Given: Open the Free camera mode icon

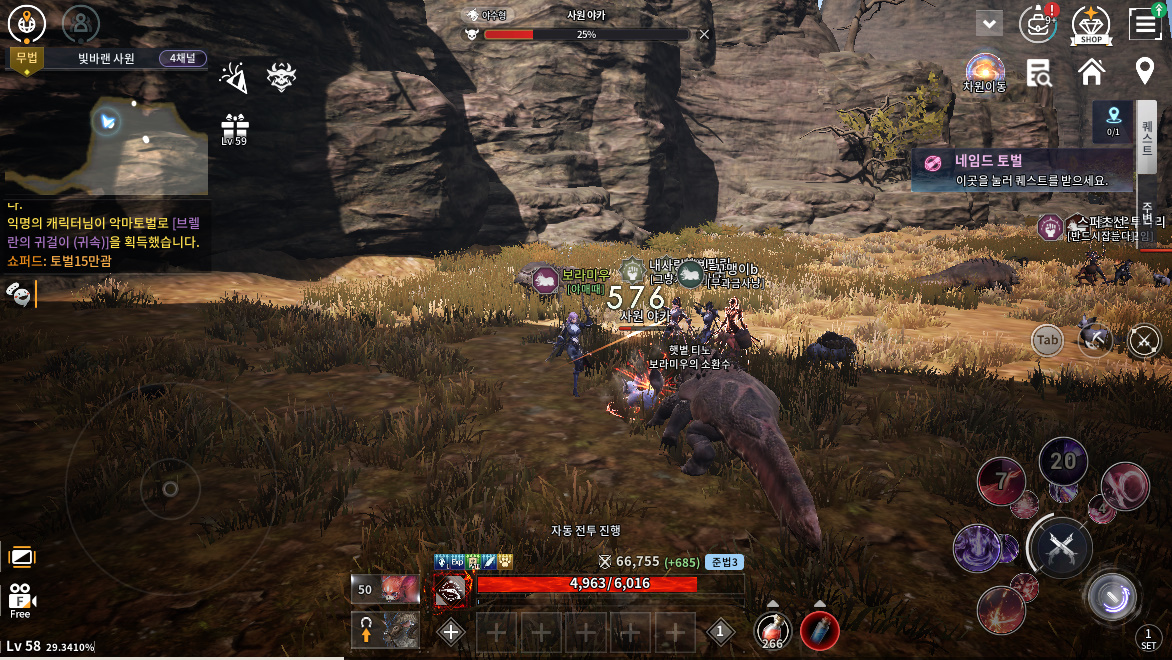Looking at the screenshot, I should coord(21,599).
